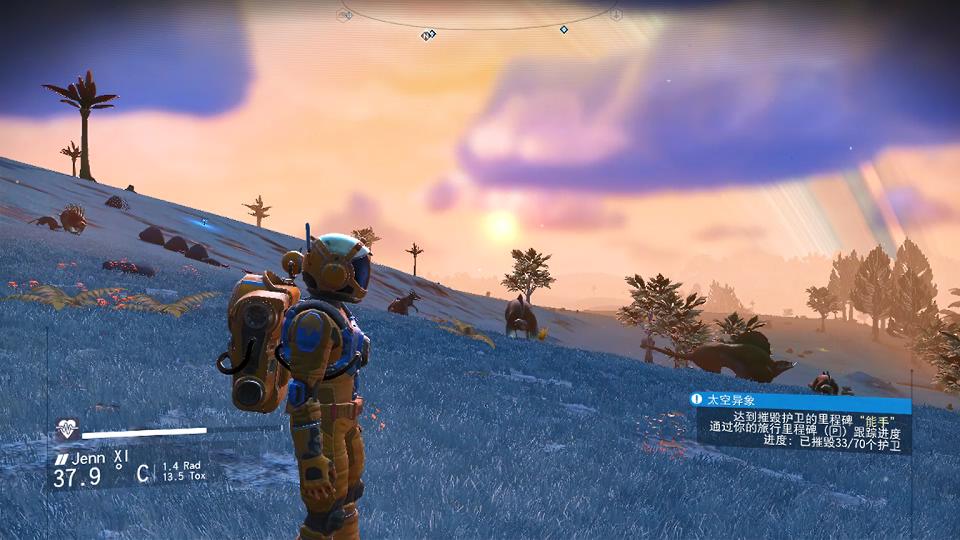
Task: Select the compass bar at top
Action: pyautogui.click(x=480, y=22)
